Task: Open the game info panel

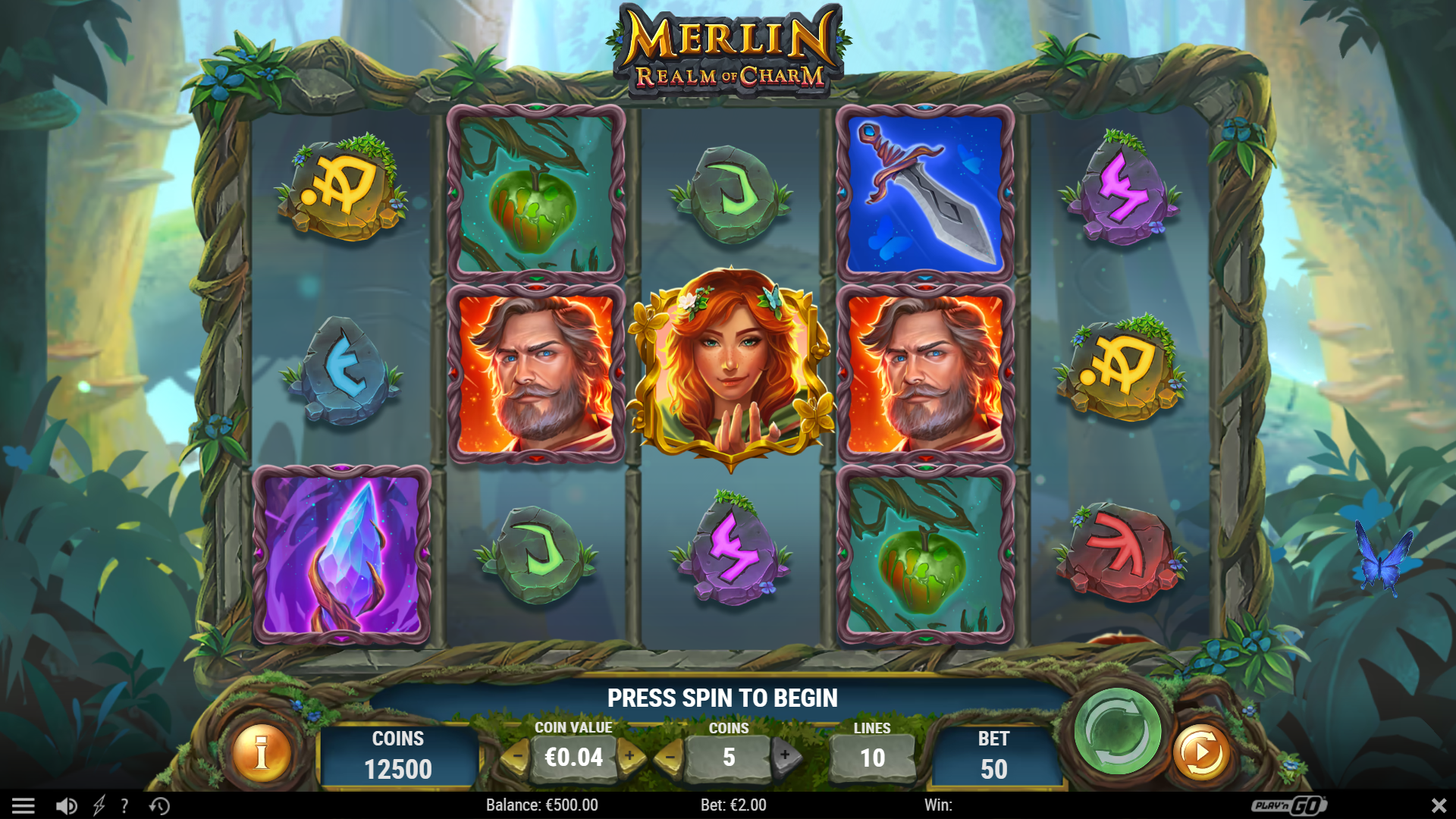Action: pyautogui.click(x=262, y=755)
